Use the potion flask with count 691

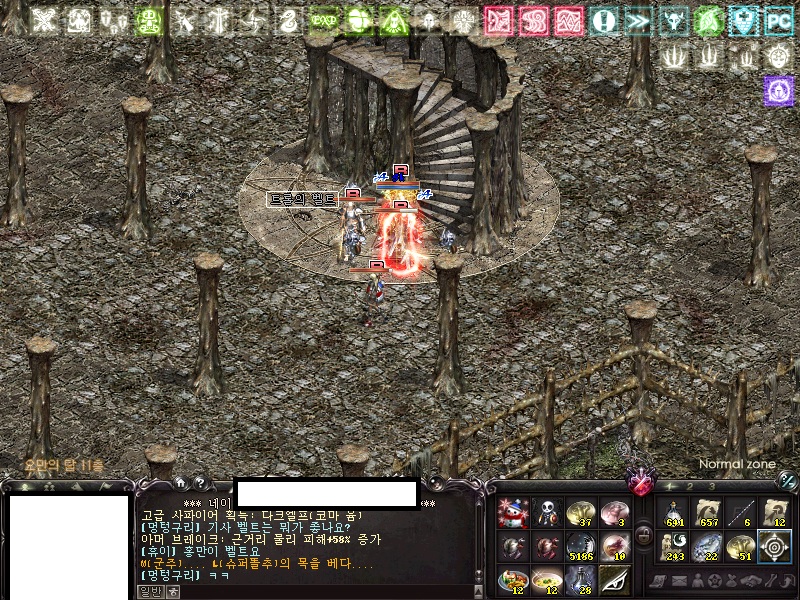tap(674, 513)
